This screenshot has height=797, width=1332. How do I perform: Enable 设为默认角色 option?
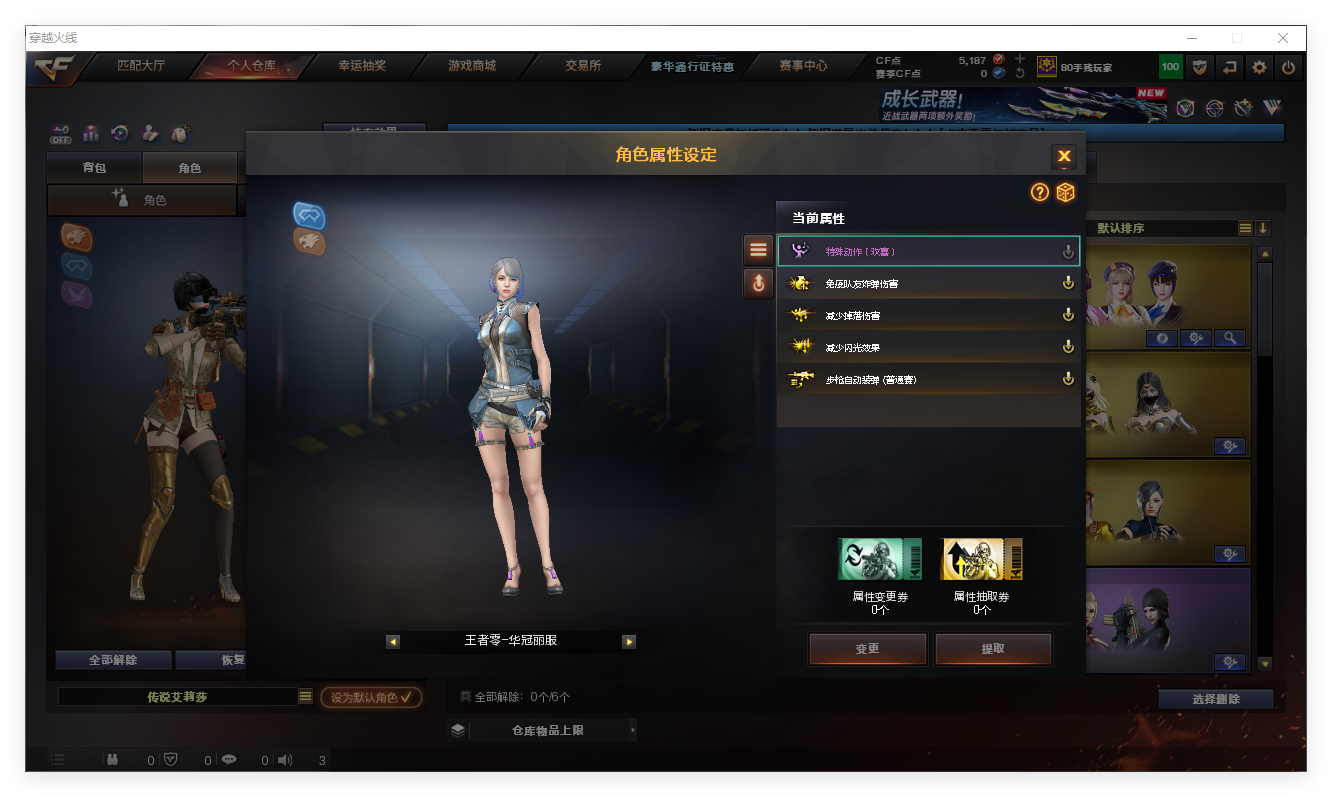click(x=371, y=699)
